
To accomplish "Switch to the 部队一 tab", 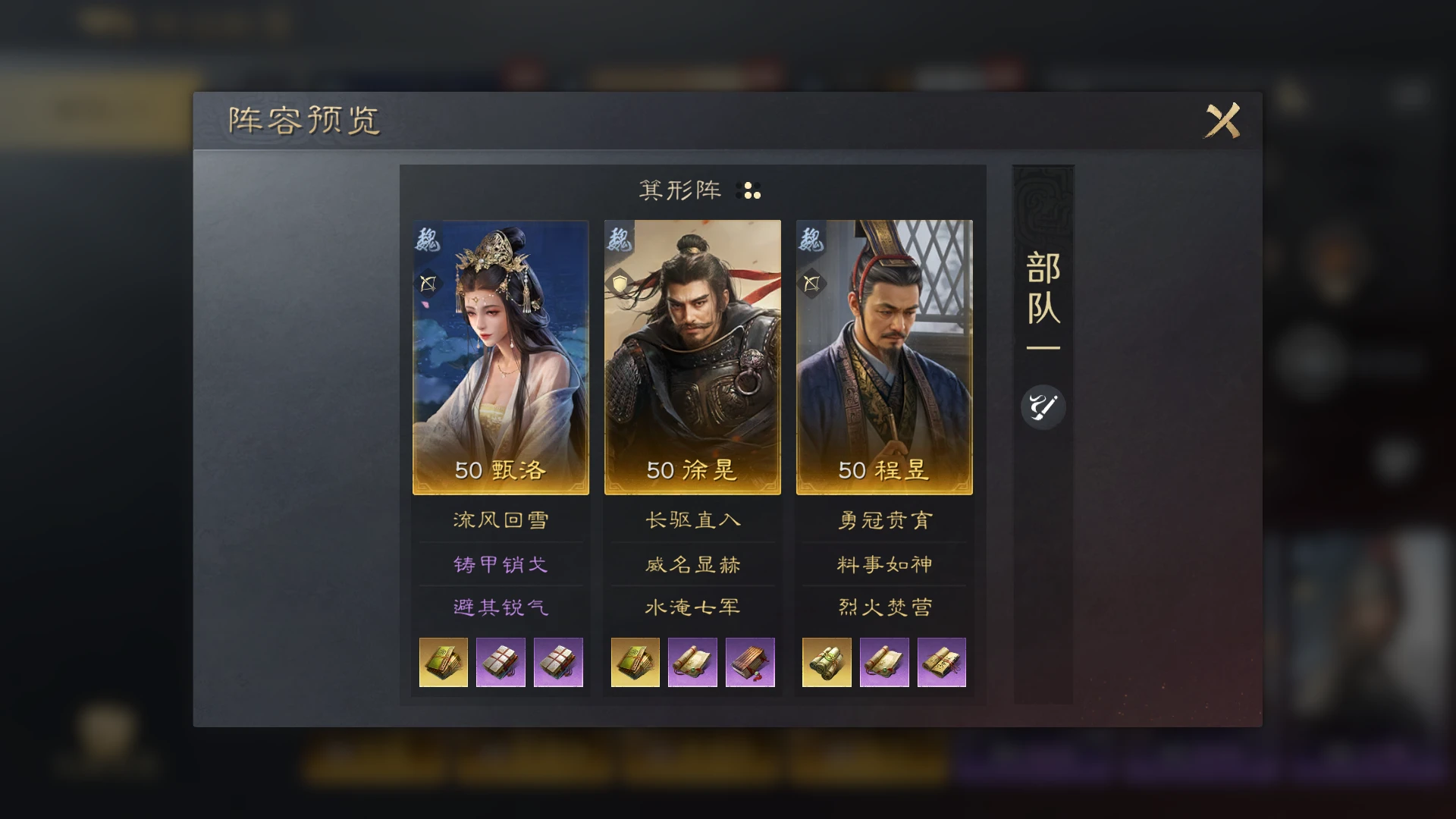I will 1042,303.
